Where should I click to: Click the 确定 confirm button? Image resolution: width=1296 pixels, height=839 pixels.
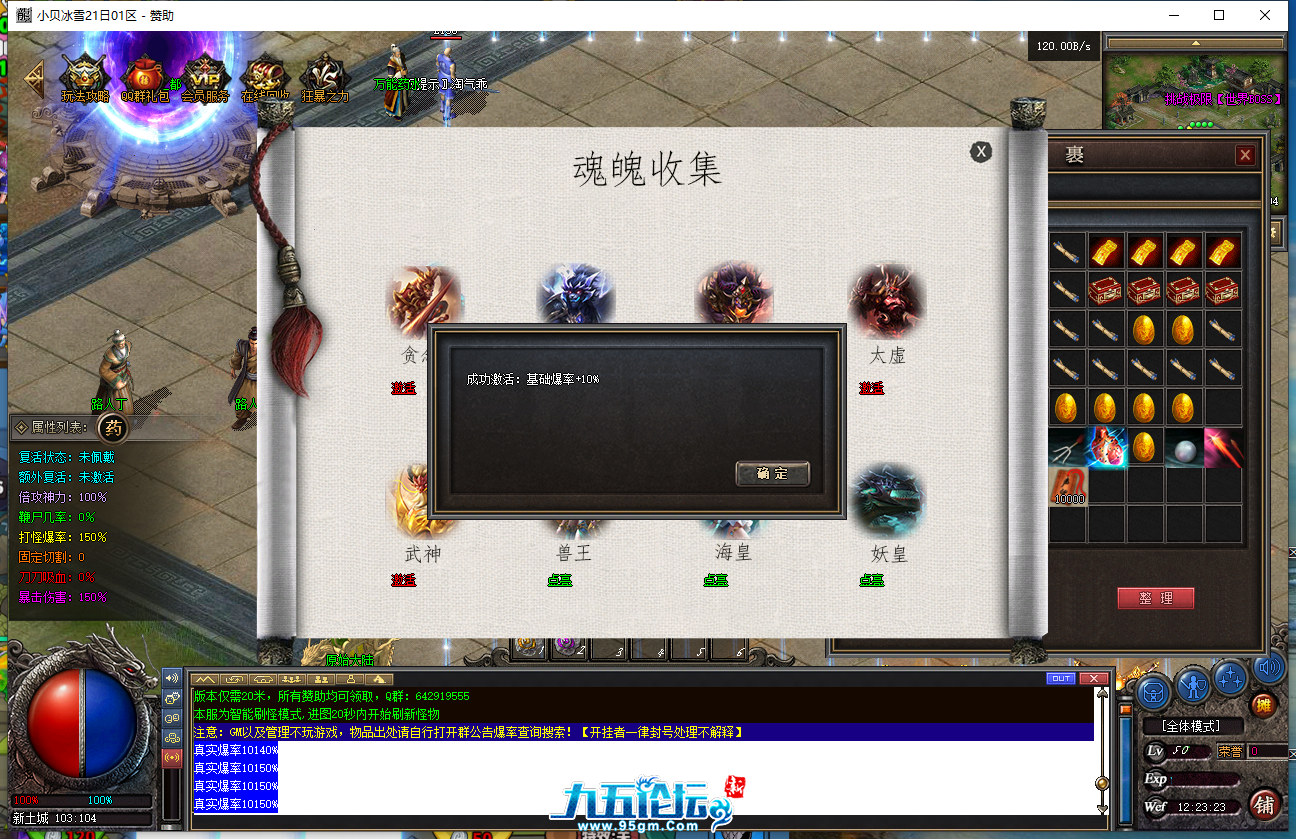[772, 475]
